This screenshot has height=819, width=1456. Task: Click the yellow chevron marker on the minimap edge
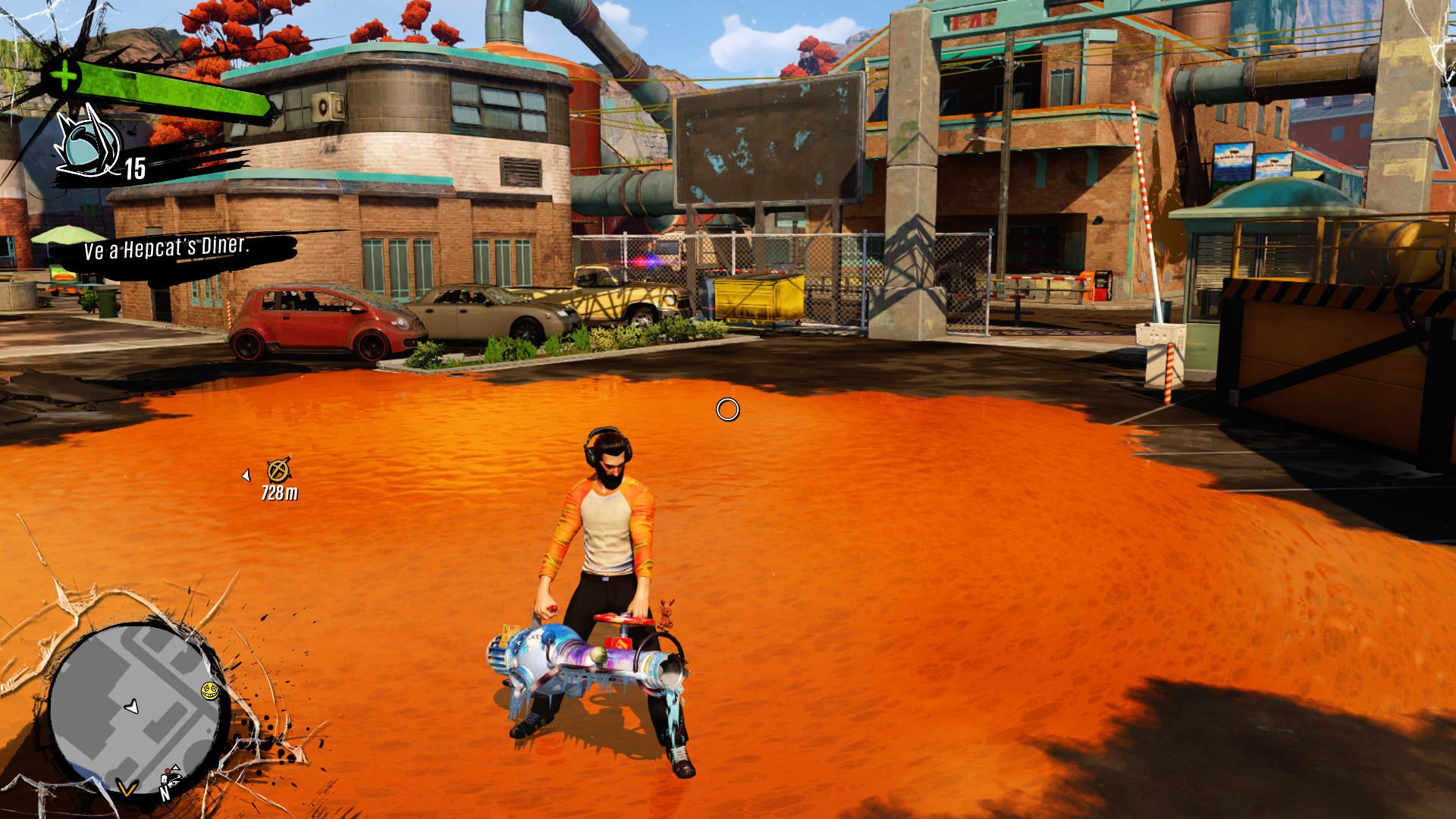pyautogui.click(x=127, y=789)
